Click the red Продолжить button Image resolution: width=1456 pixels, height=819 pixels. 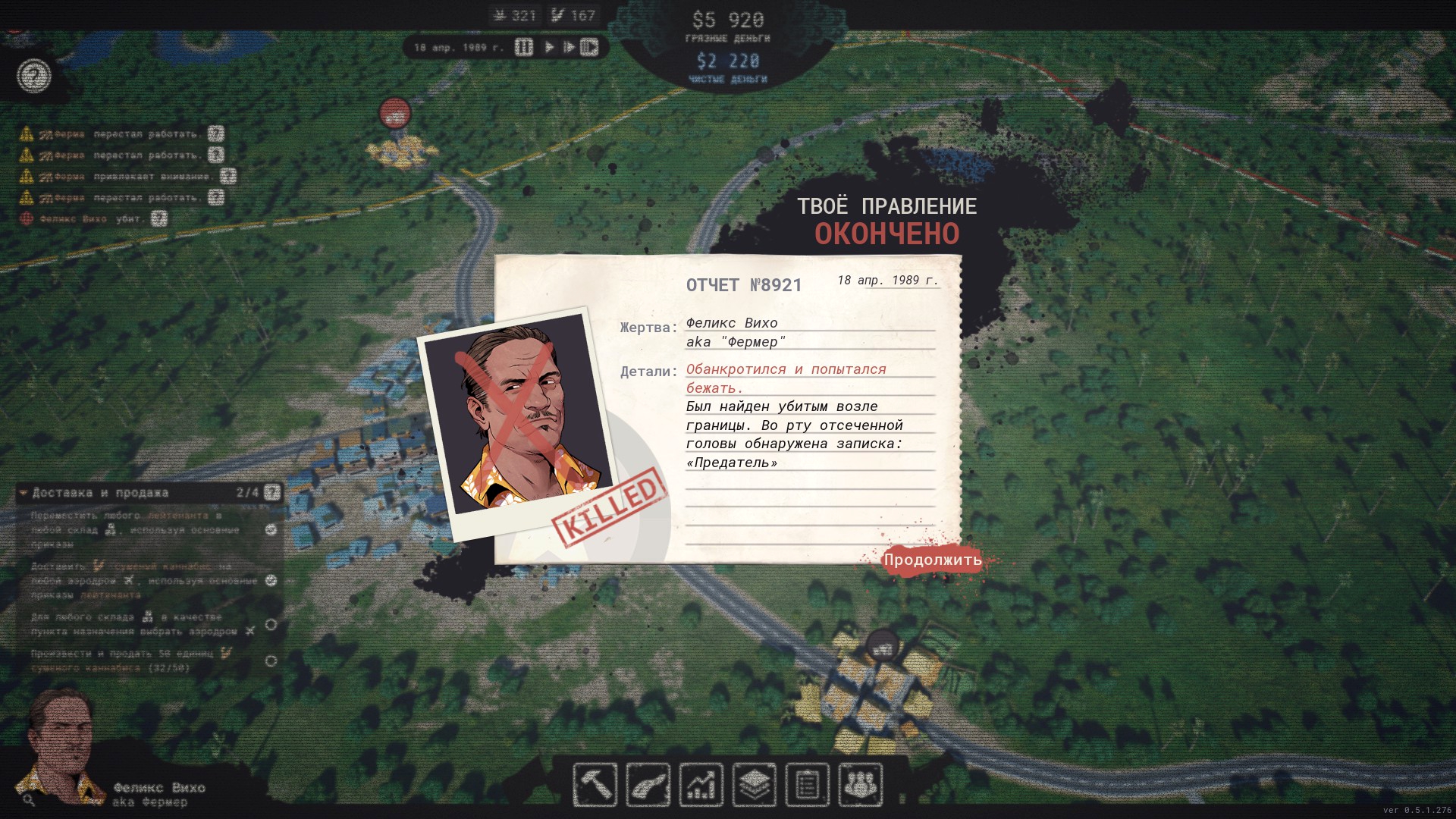(932, 560)
